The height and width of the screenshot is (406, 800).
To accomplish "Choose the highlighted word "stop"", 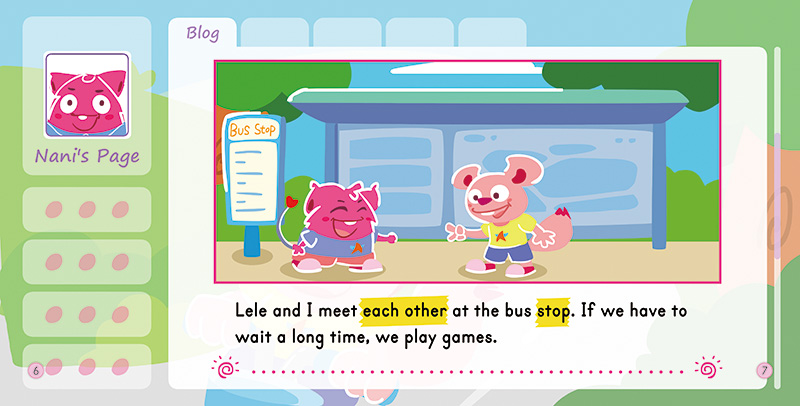I will (x=553, y=310).
